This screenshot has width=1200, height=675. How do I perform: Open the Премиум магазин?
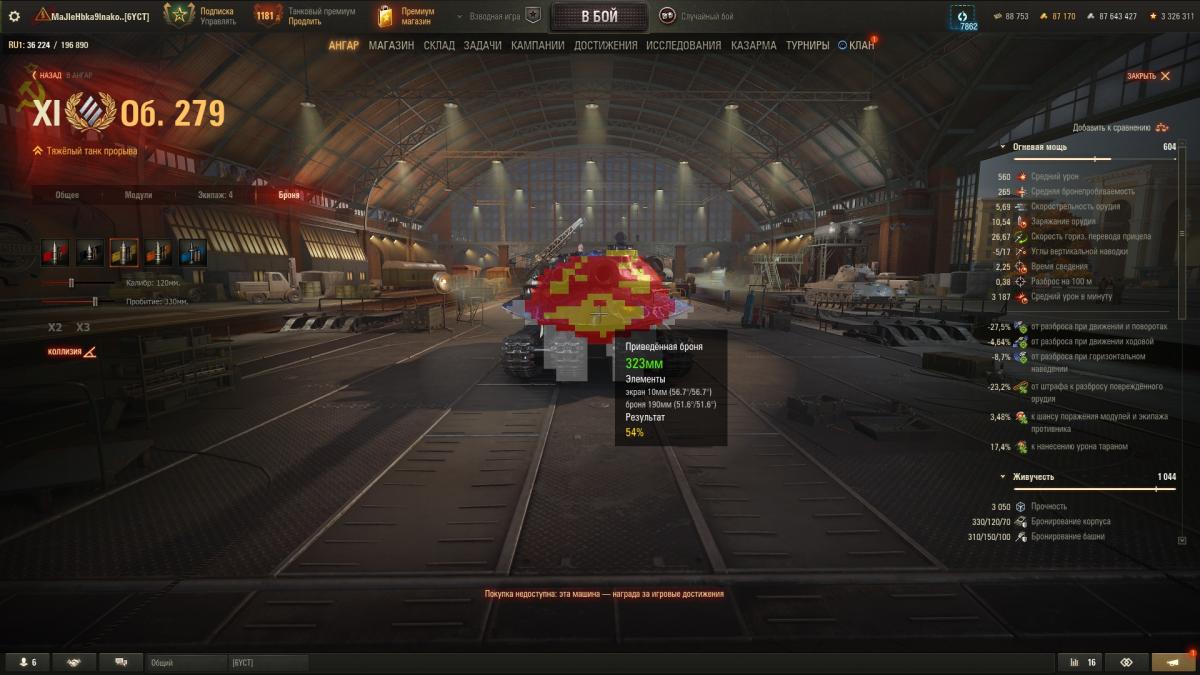tap(406, 16)
